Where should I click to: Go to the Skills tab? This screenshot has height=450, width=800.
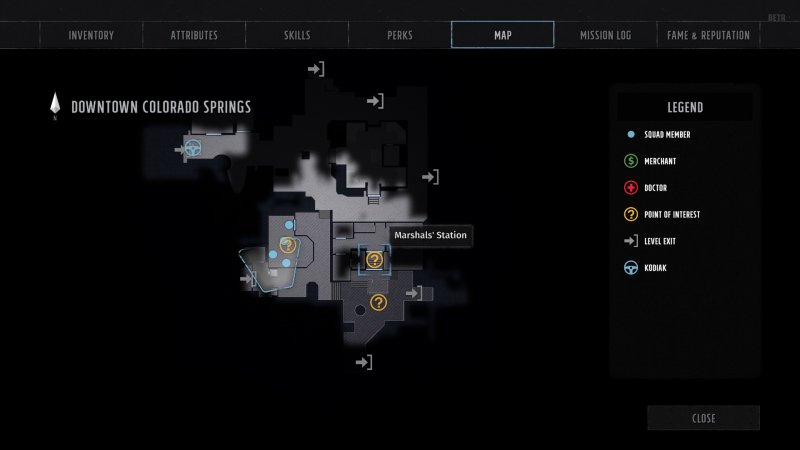point(297,35)
